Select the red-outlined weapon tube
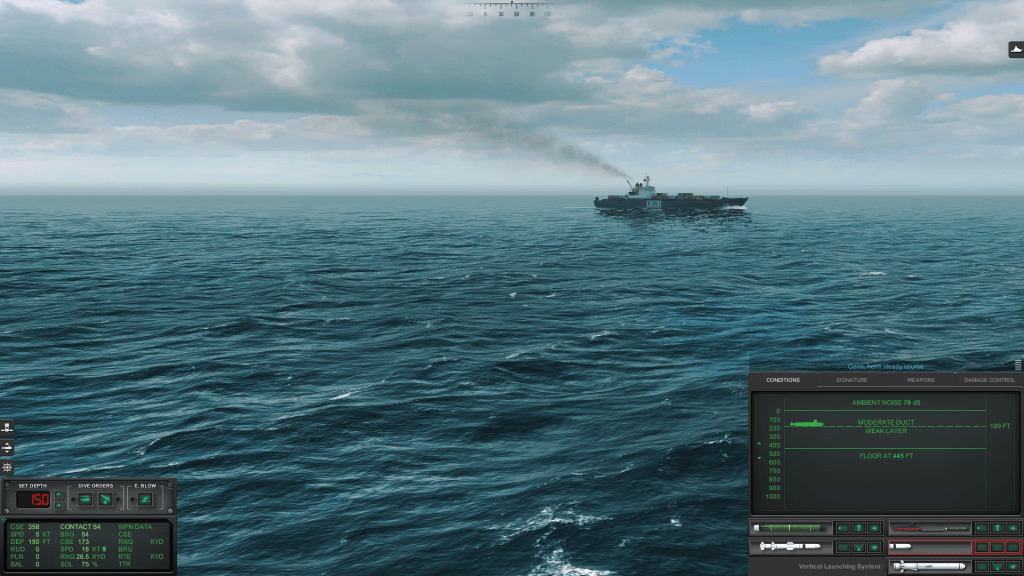This screenshot has height=576, width=1024. [x=929, y=547]
